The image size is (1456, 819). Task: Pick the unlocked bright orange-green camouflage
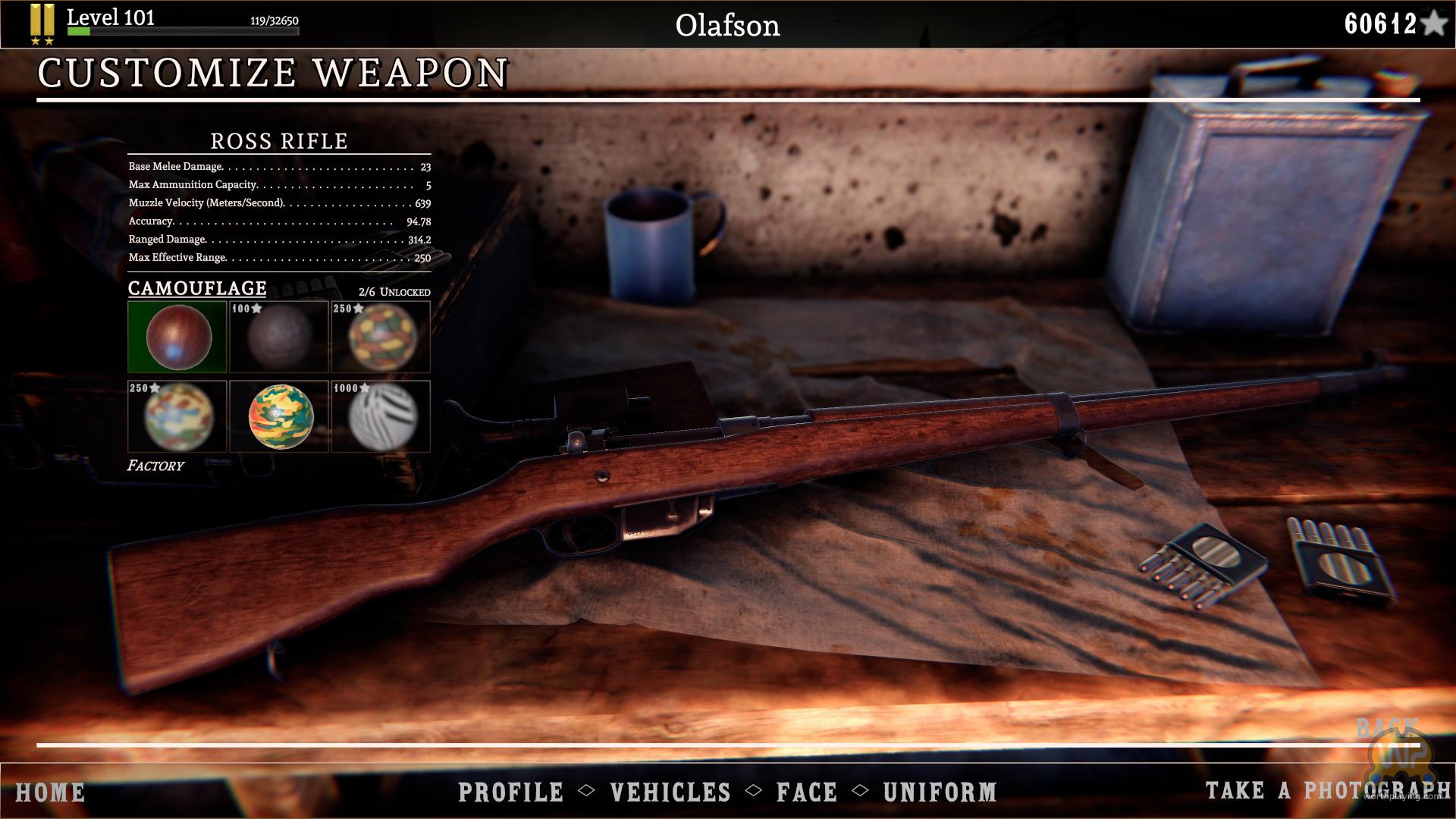(x=279, y=416)
